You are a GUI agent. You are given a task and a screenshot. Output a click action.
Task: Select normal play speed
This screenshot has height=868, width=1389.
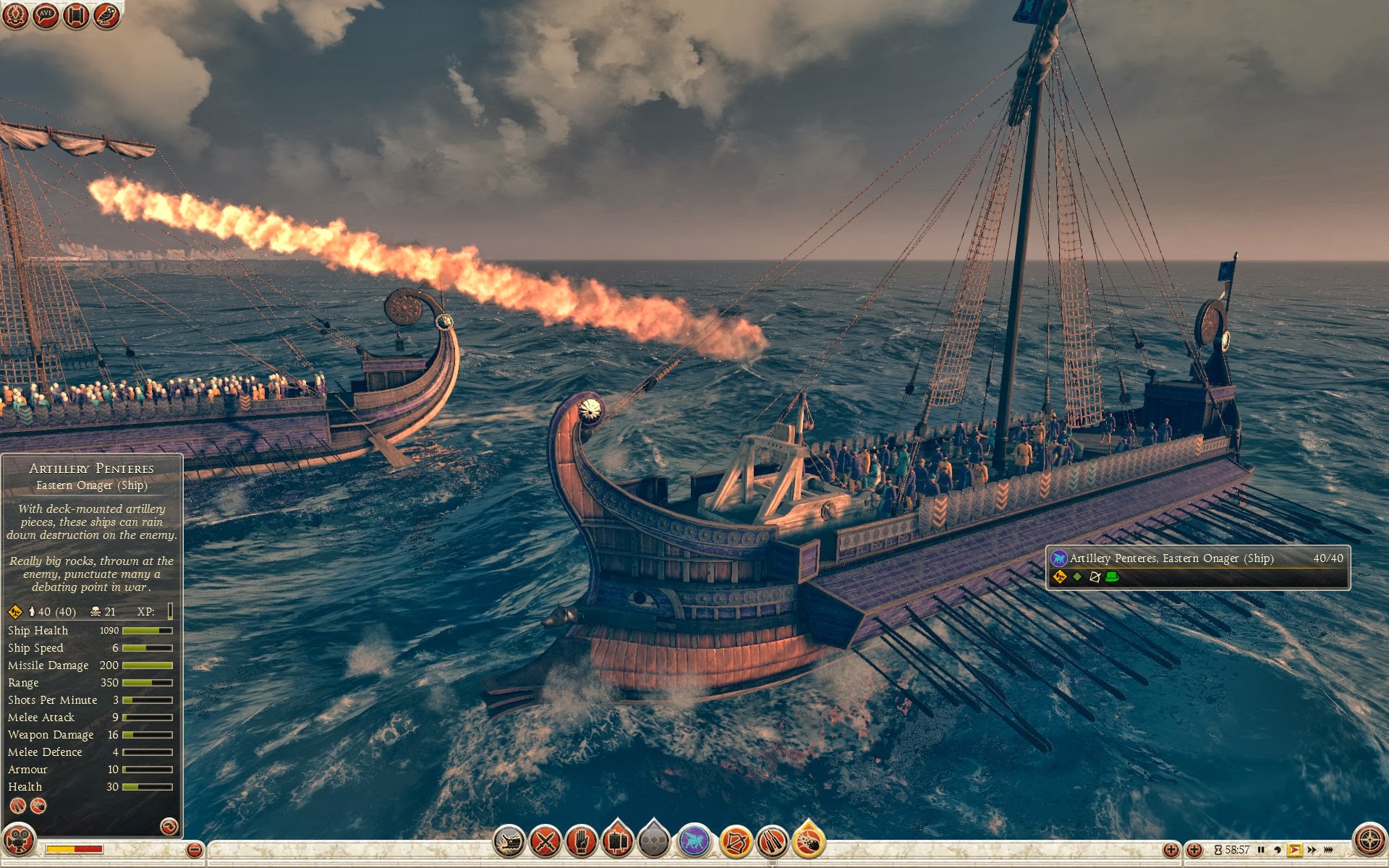[1294, 850]
